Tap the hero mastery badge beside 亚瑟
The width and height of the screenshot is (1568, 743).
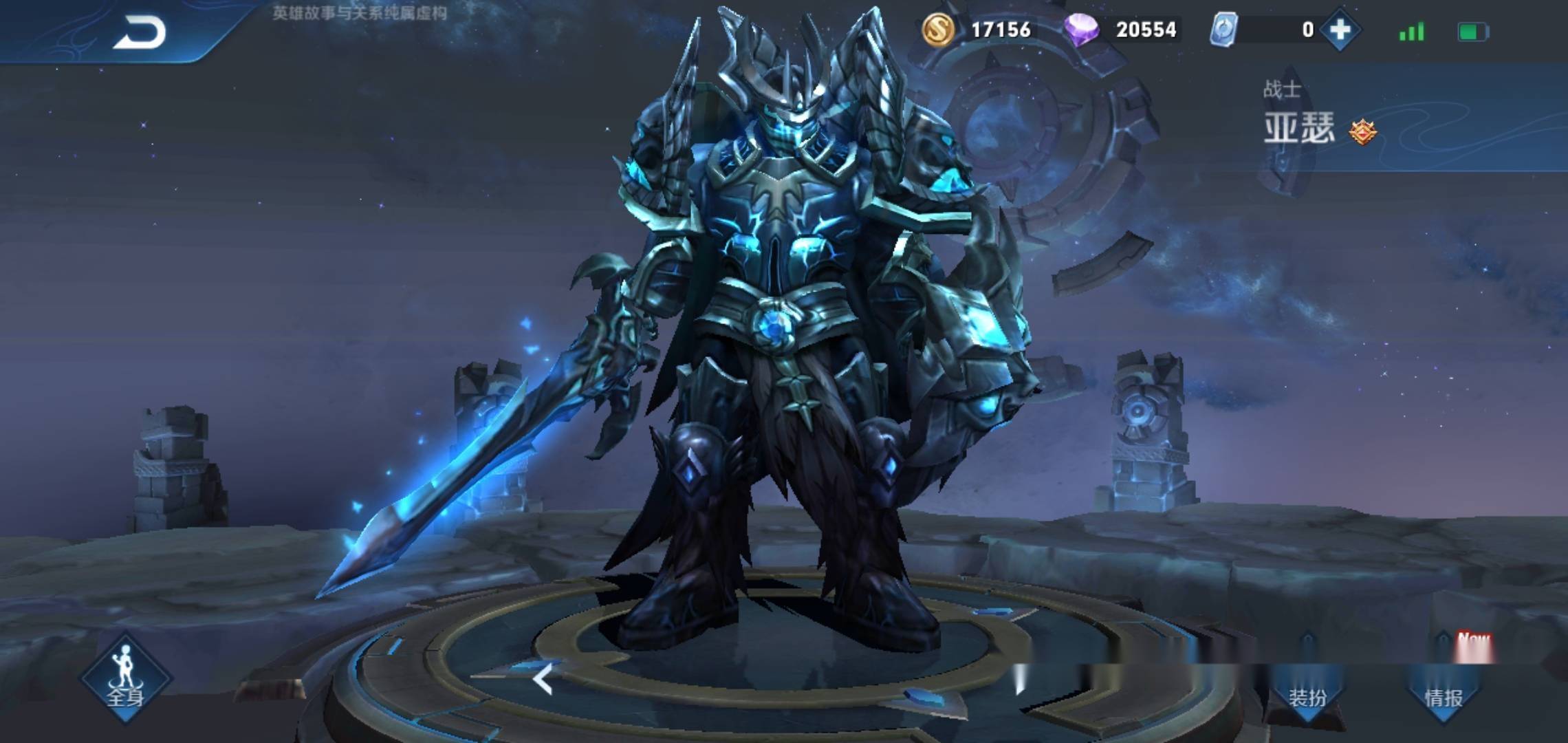1362,131
